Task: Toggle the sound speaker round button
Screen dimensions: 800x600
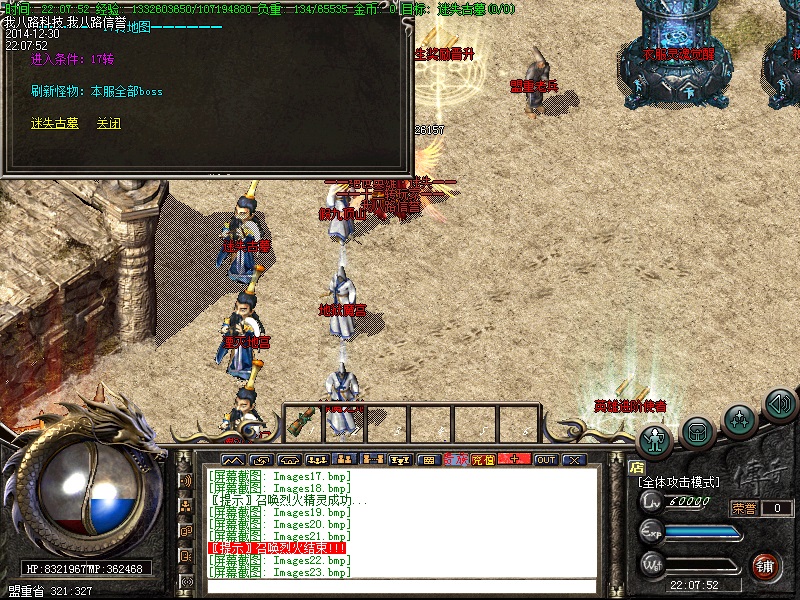Action: (x=779, y=405)
